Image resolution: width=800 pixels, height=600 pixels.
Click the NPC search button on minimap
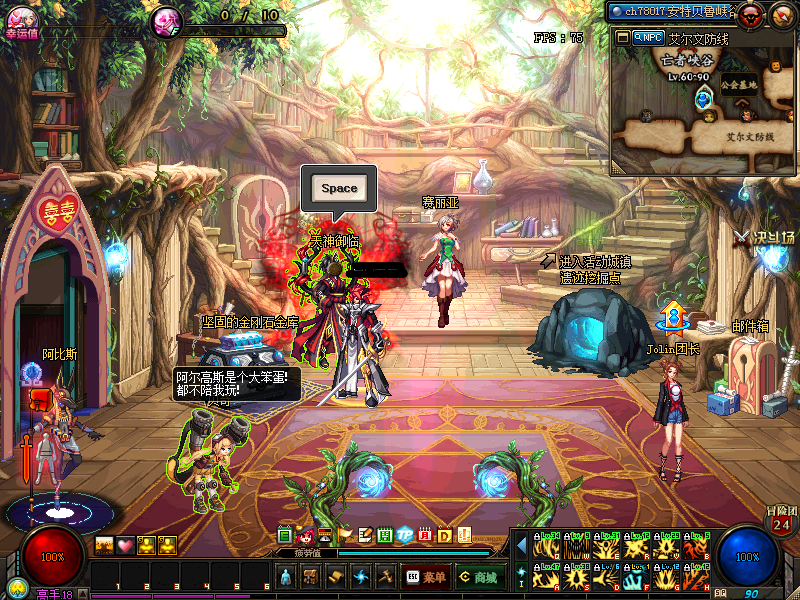(x=648, y=37)
